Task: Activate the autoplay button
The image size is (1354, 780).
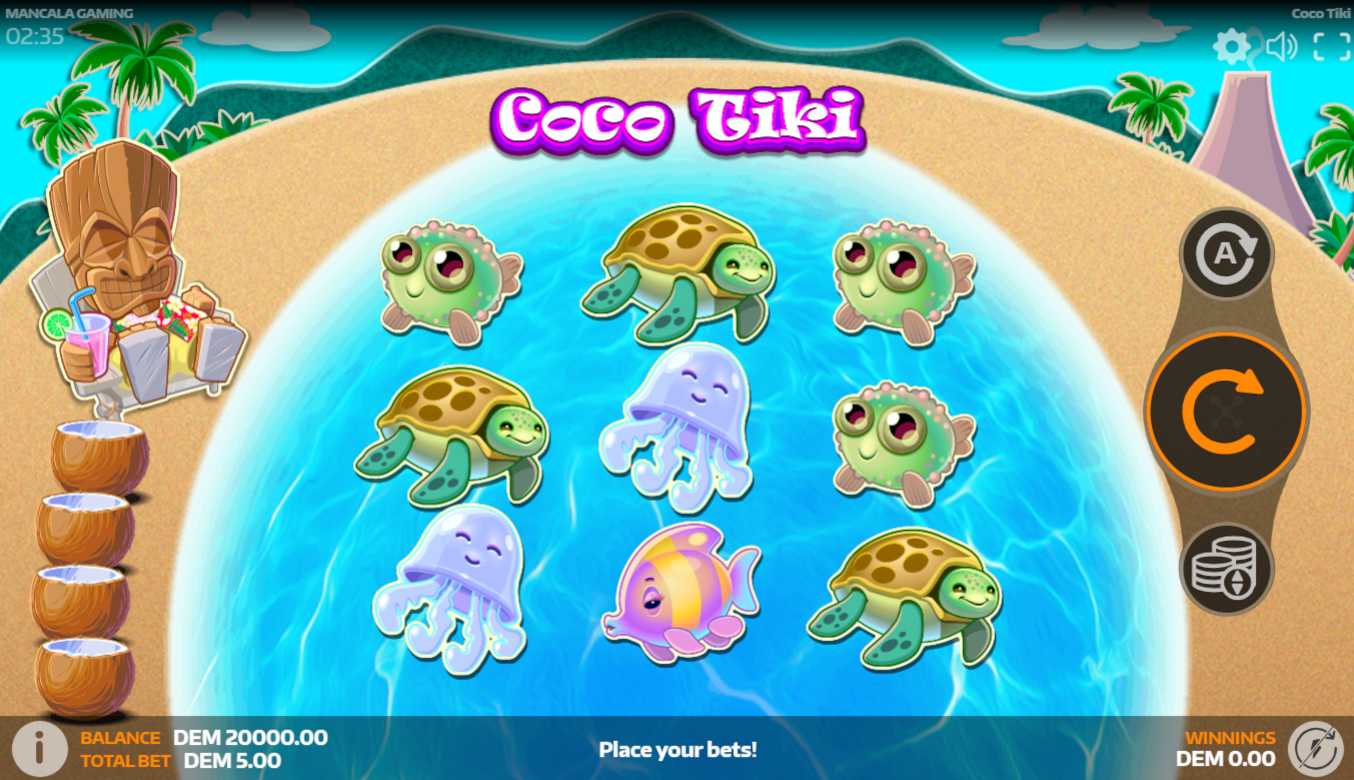Action: coord(1226,253)
